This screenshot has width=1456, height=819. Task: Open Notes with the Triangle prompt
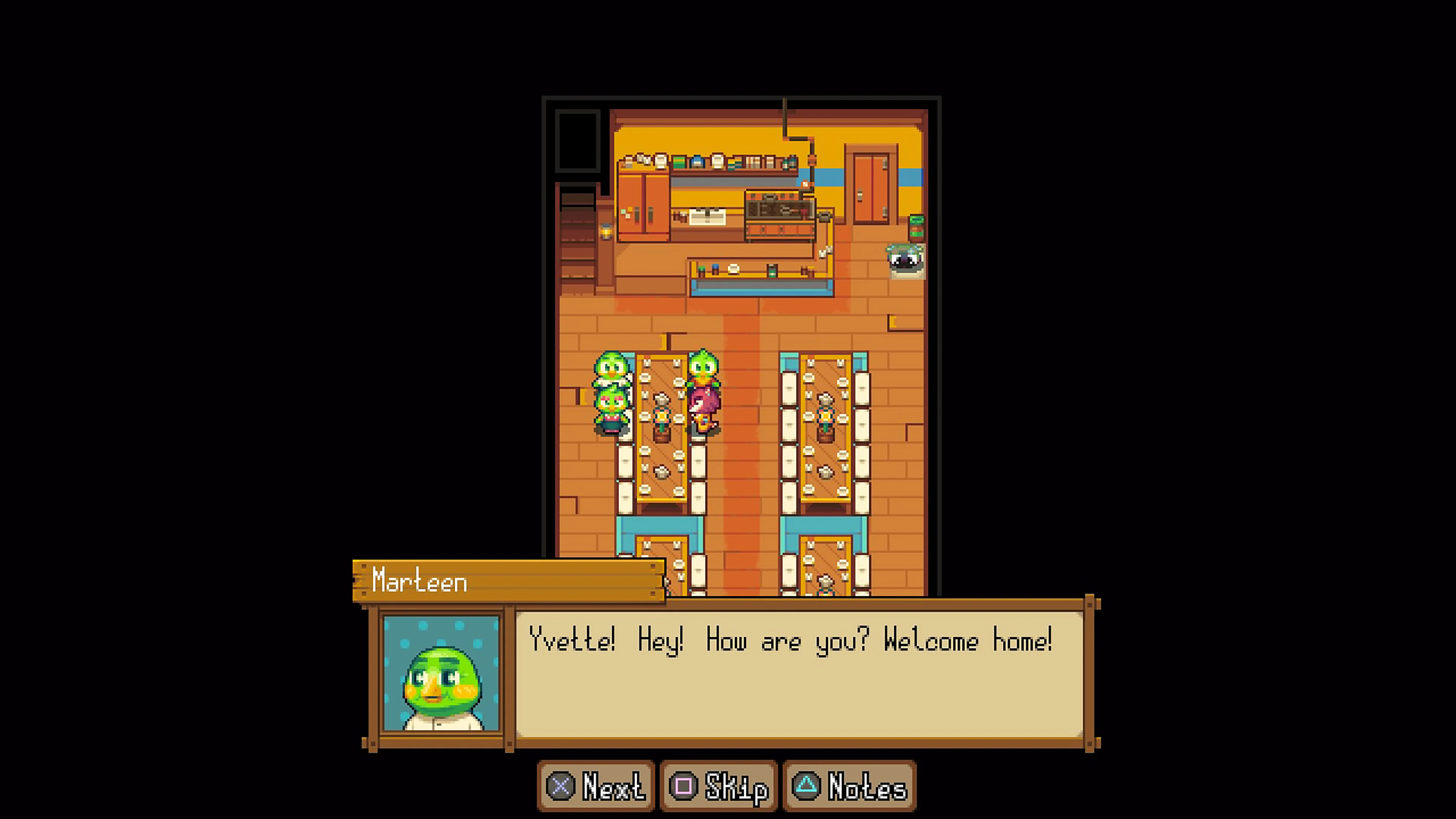848,785
